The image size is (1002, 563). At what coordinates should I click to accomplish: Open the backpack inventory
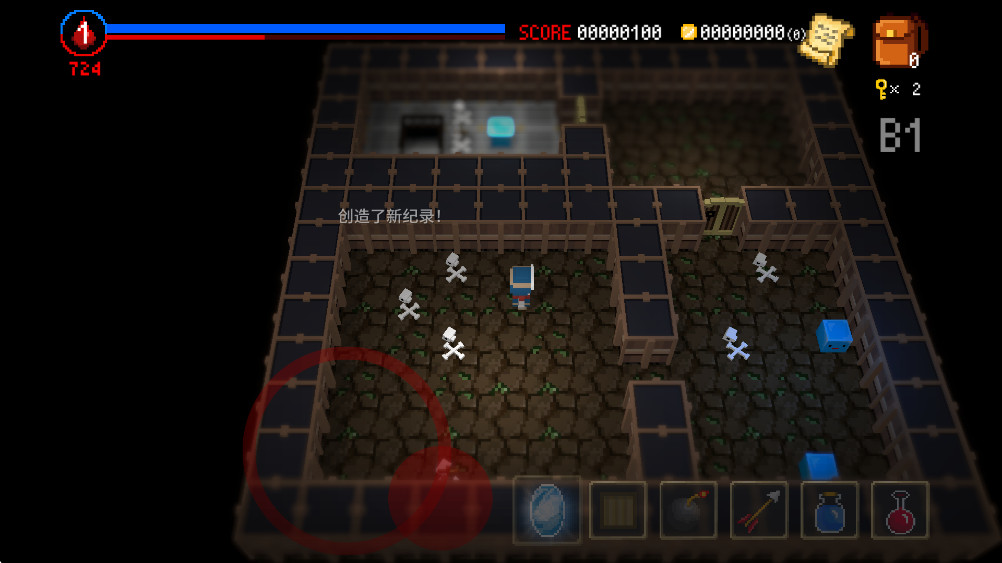point(898,42)
